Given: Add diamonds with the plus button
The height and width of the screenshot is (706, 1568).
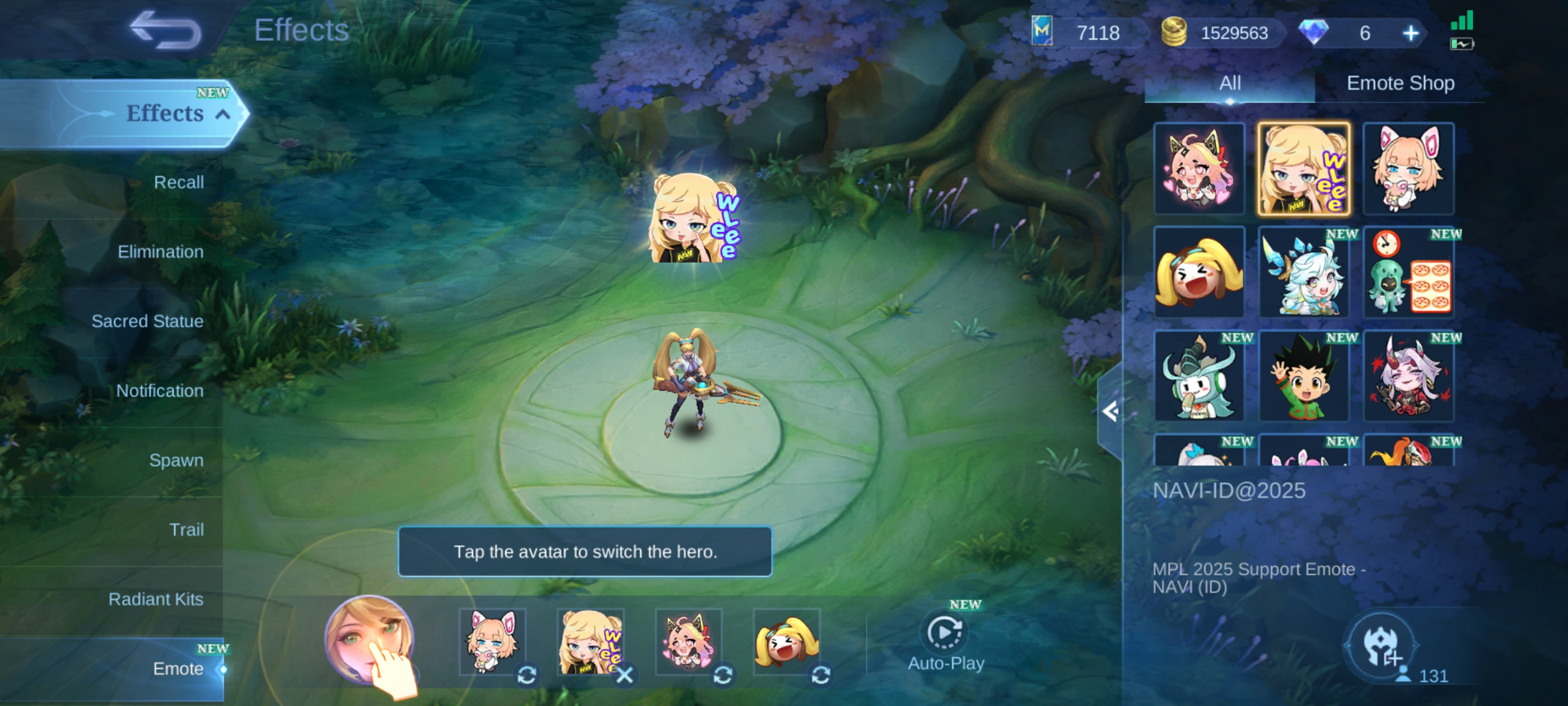Looking at the screenshot, I should click(1410, 33).
